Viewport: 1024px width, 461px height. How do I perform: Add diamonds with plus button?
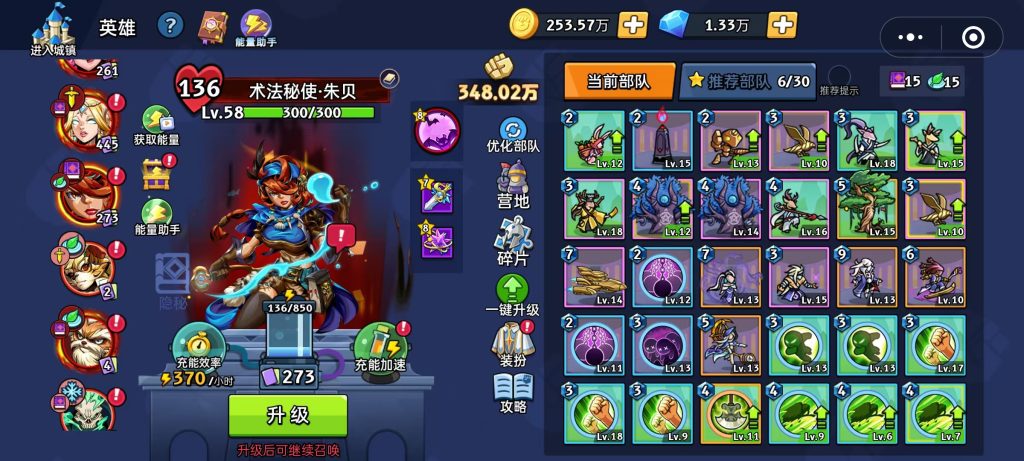coord(782,25)
